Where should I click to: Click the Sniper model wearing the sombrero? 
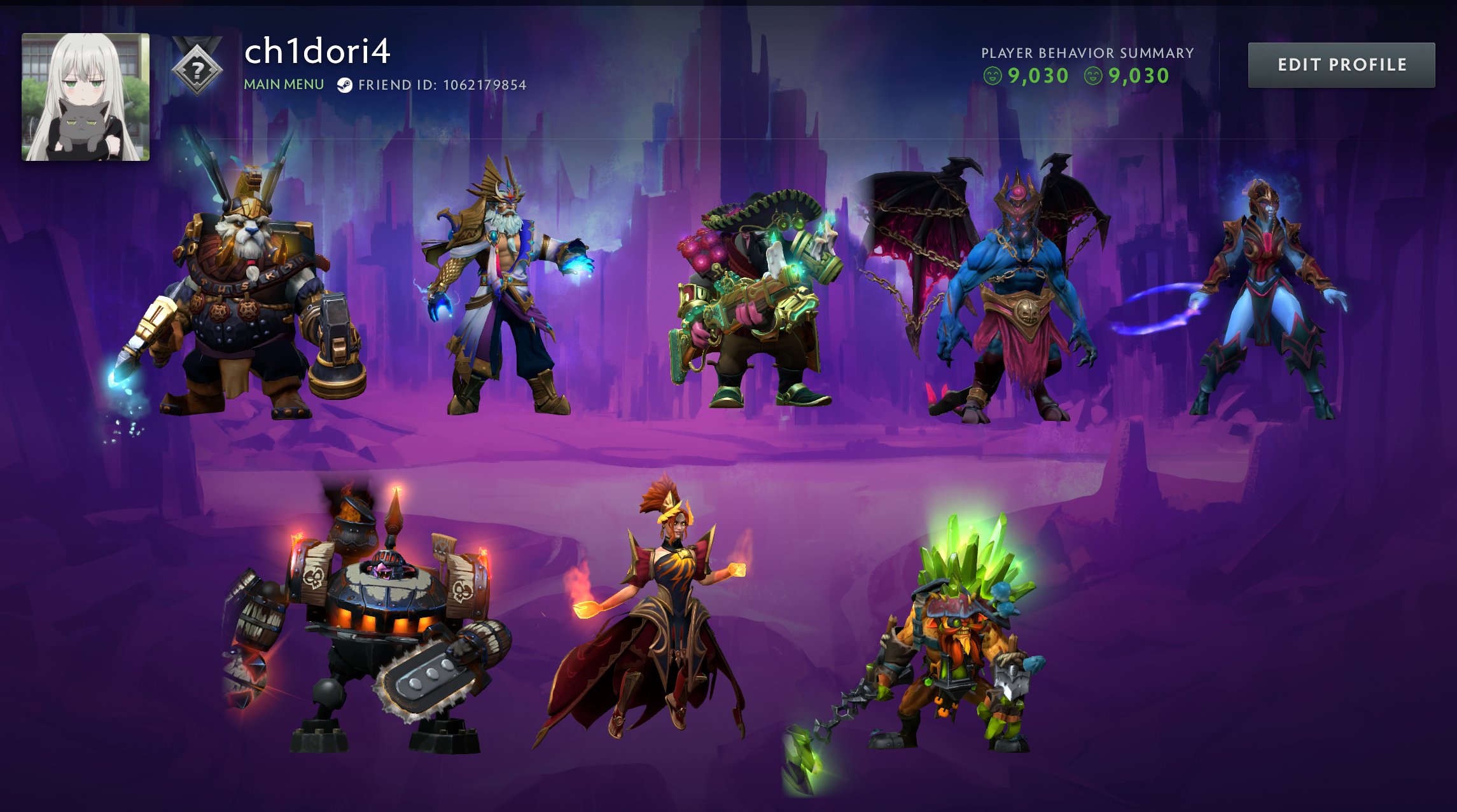point(751,299)
